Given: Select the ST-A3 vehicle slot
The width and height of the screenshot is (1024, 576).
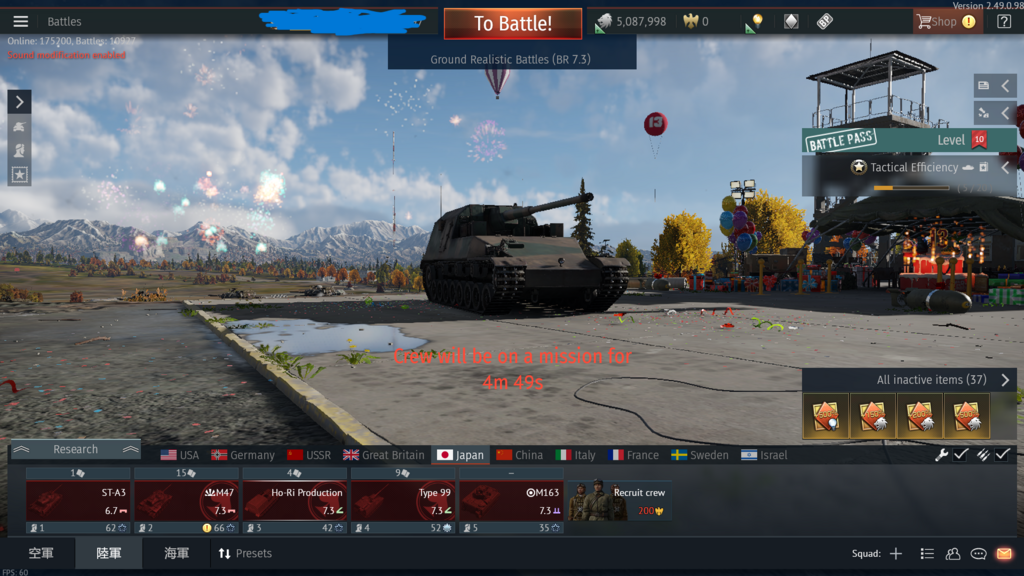Looking at the screenshot, I should (x=78, y=500).
